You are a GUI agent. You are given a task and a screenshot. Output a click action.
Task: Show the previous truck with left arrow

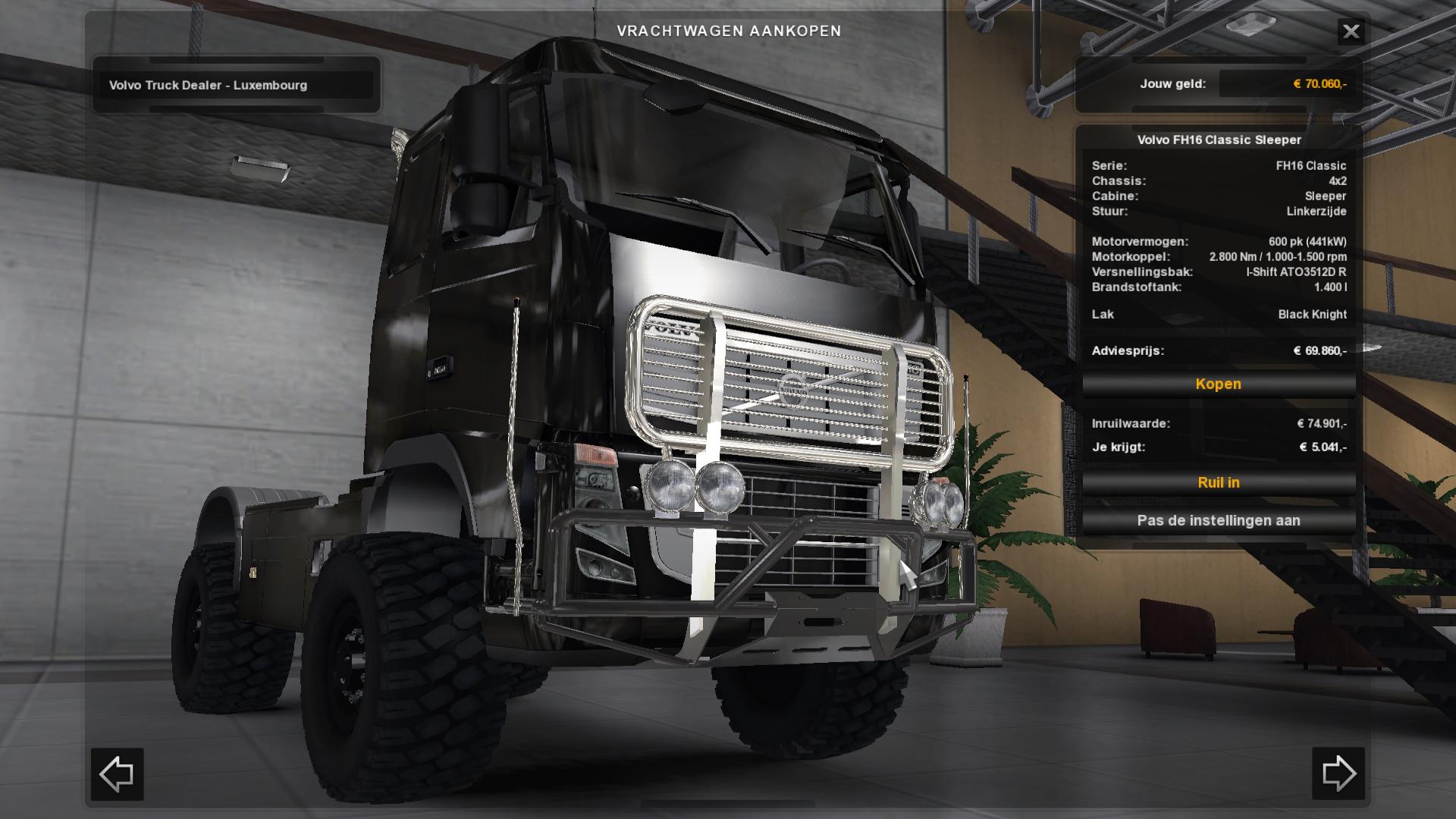(x=118, y=774)
